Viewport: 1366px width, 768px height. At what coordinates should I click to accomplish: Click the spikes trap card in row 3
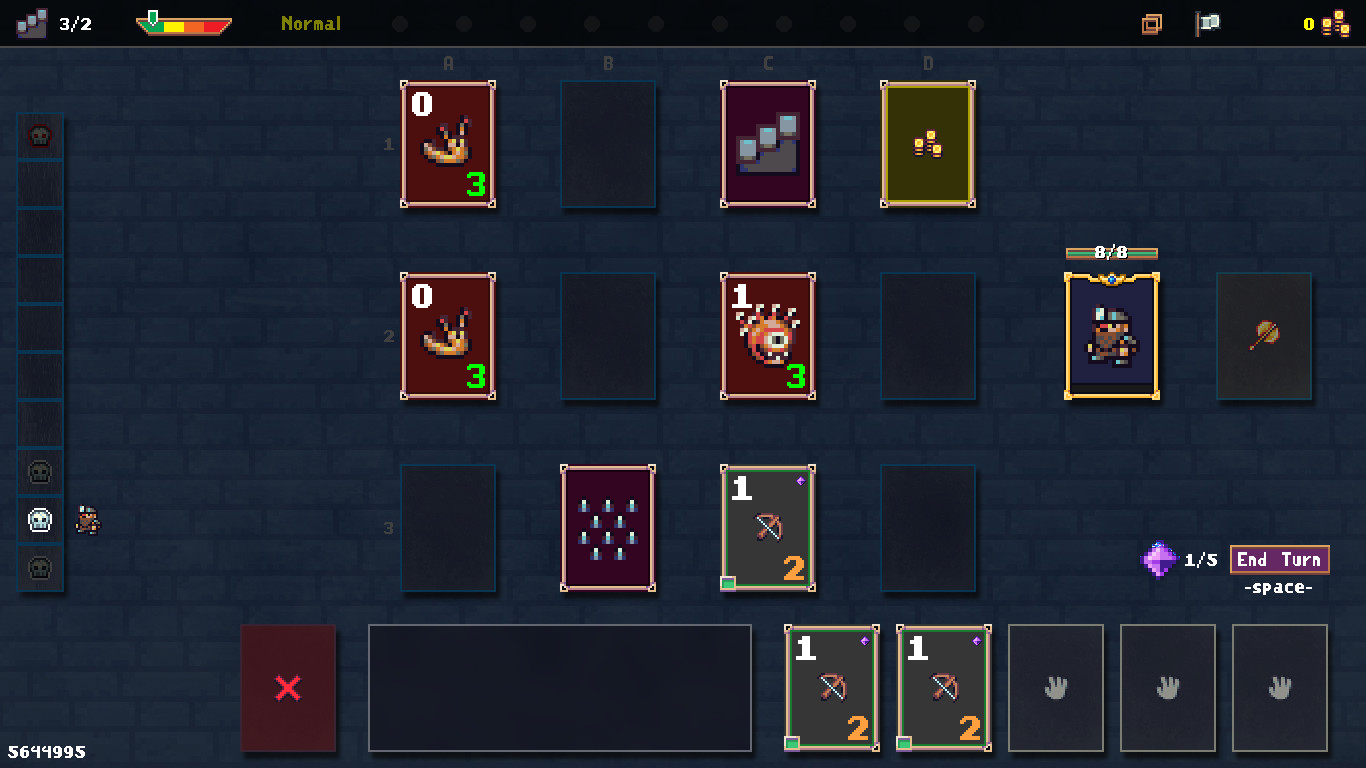607,530
